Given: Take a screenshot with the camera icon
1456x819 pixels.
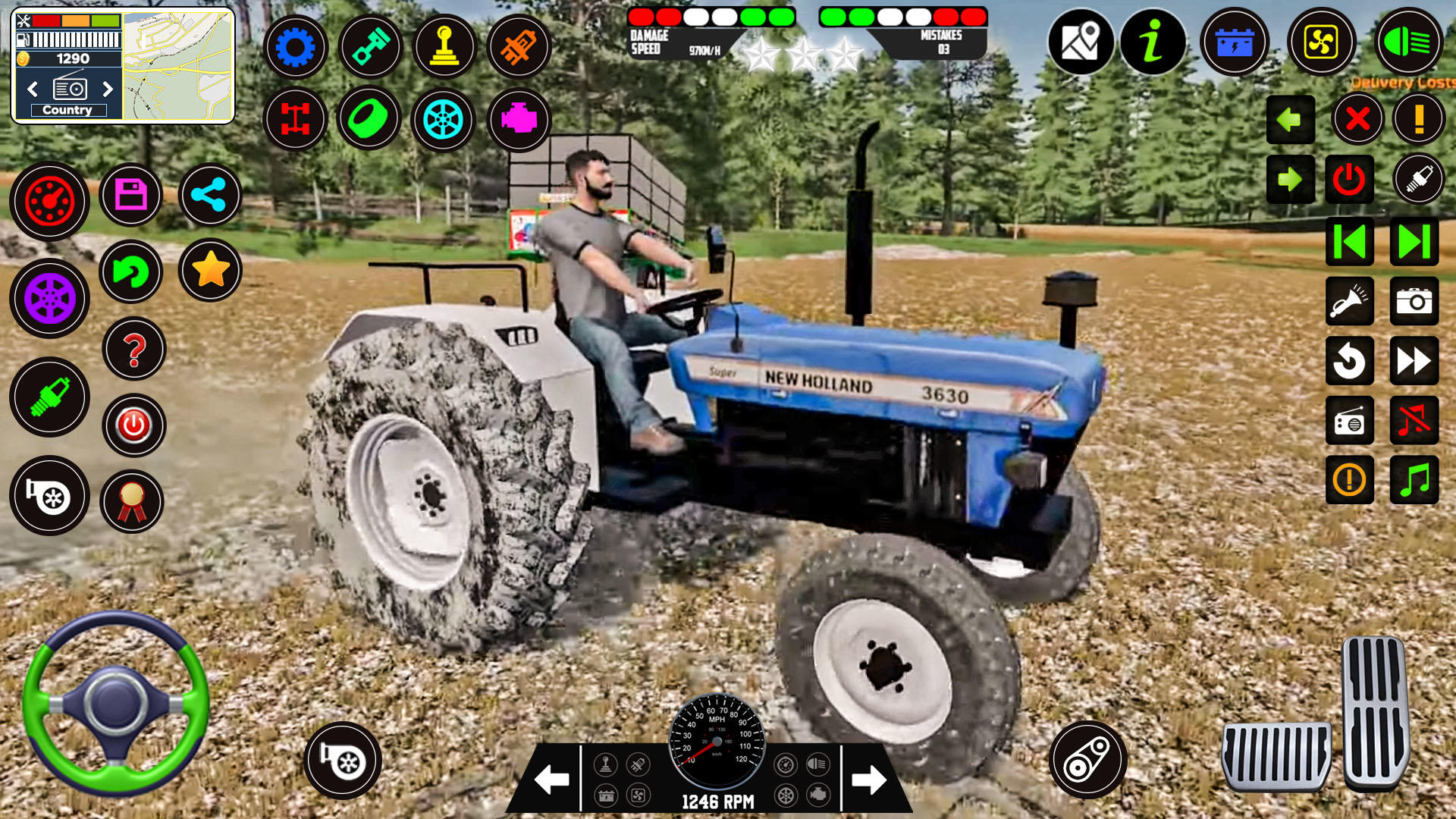Looking at the screenshot, I should pyautogui.click(x=1414, y=301).
